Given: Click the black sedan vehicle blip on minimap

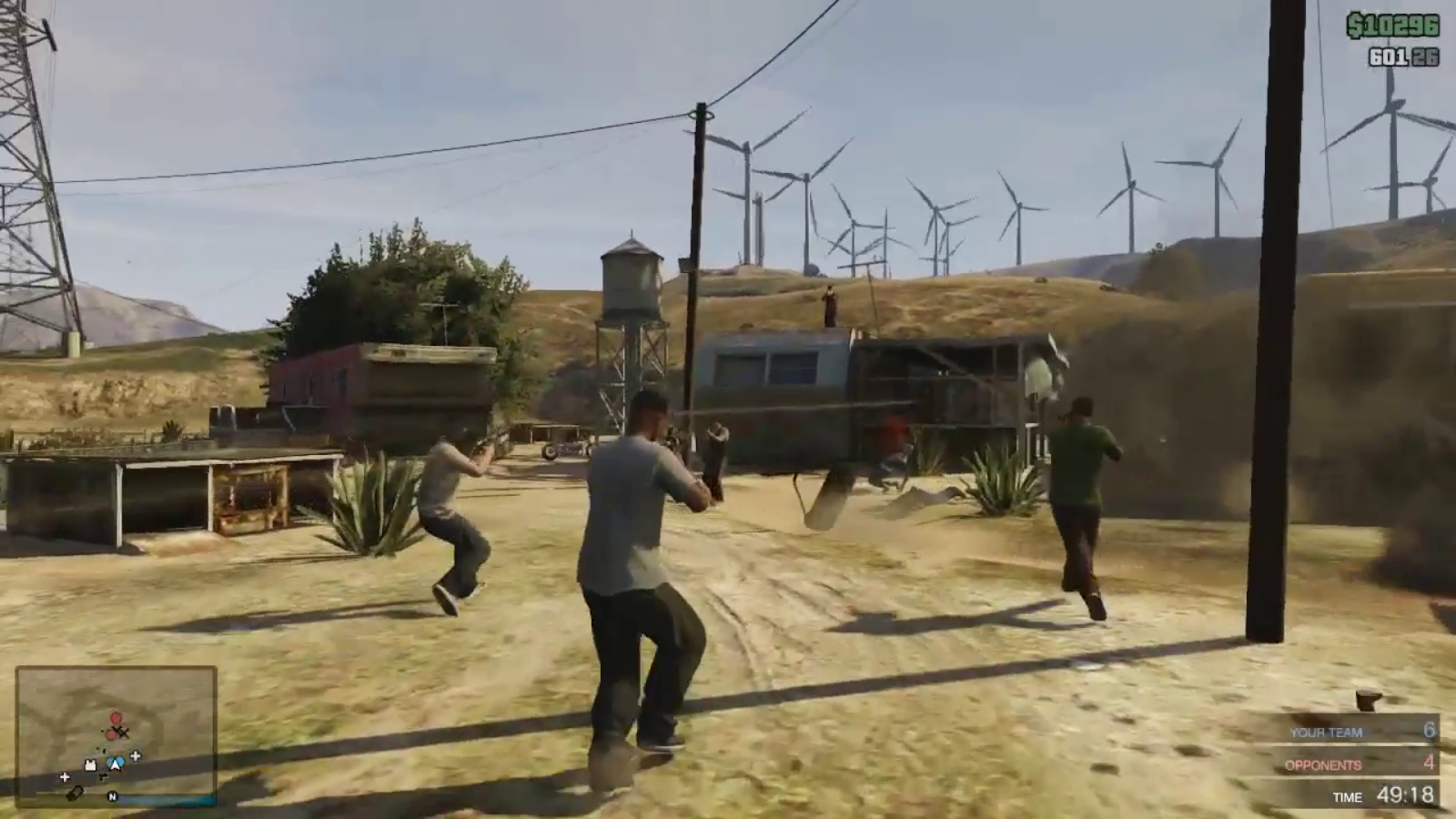Looking at the screenshot, I should click(75, 794).
